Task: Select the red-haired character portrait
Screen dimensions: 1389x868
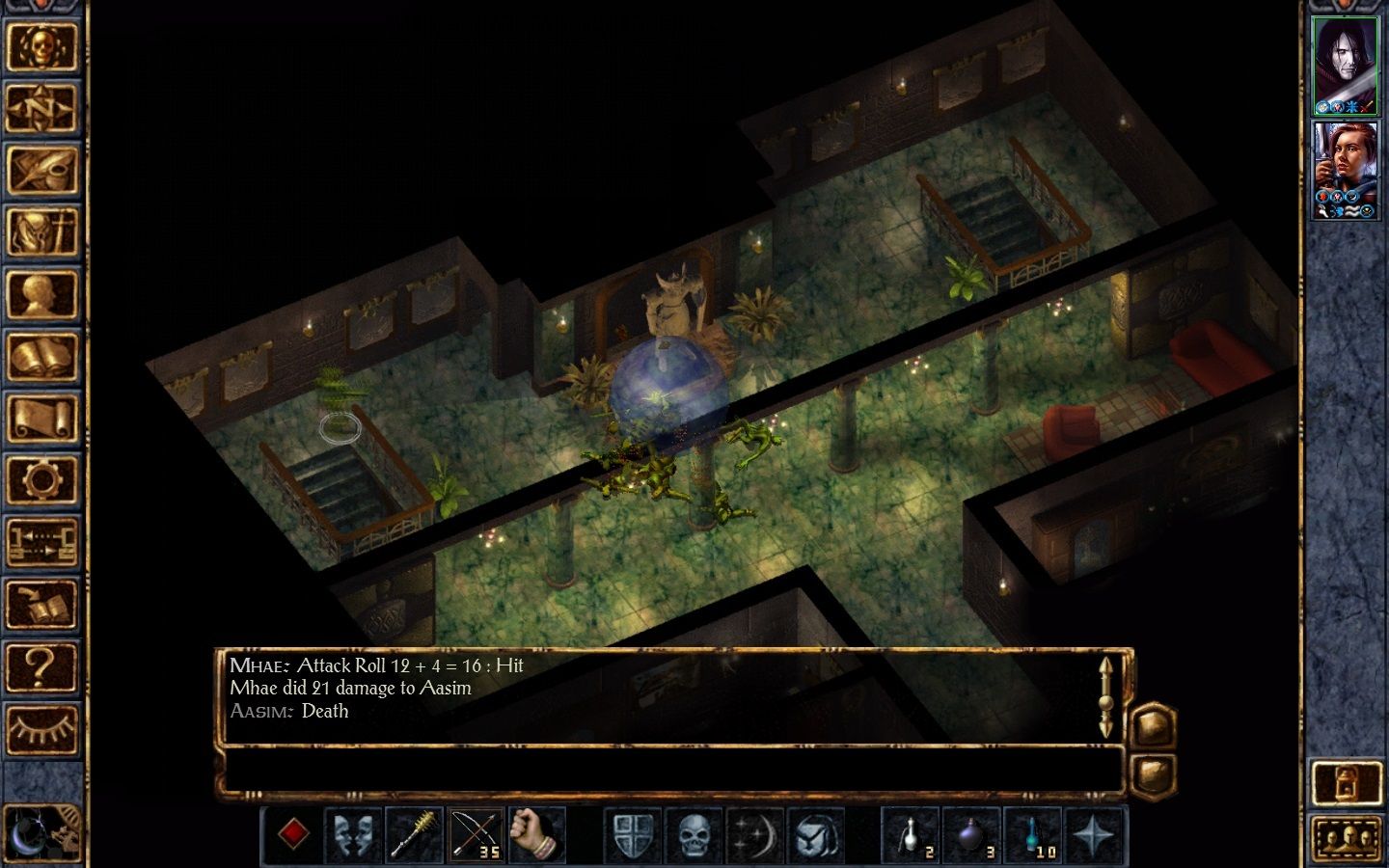Action: 1347,170
